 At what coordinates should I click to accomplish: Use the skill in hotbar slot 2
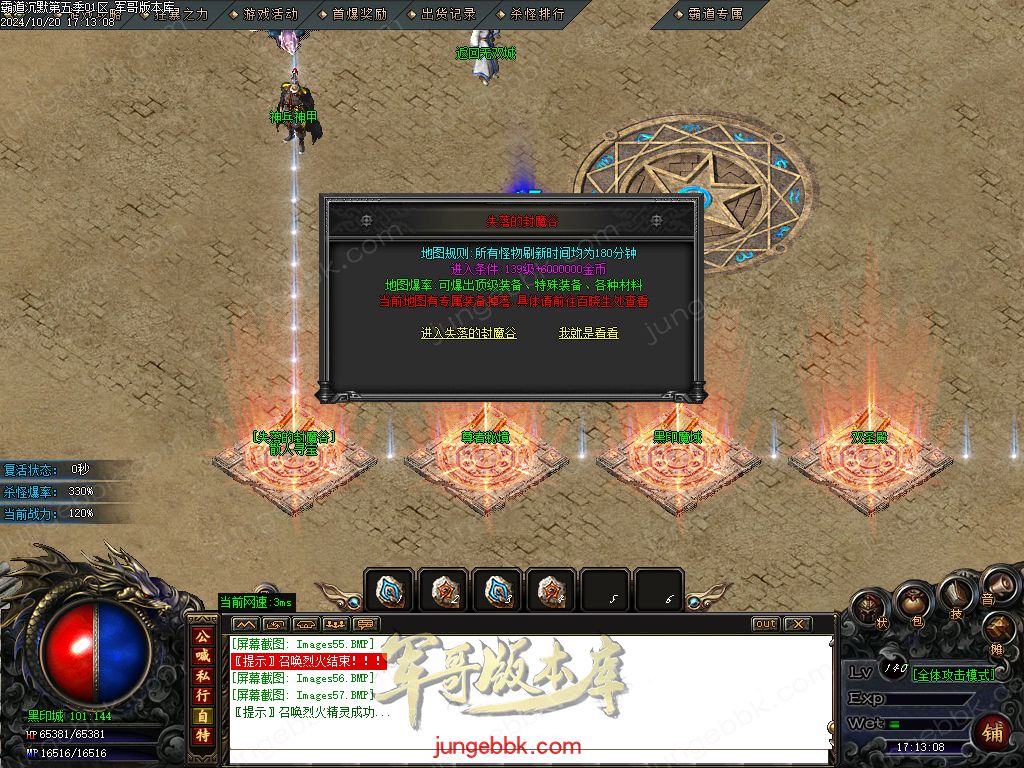[x=442, y=590]
